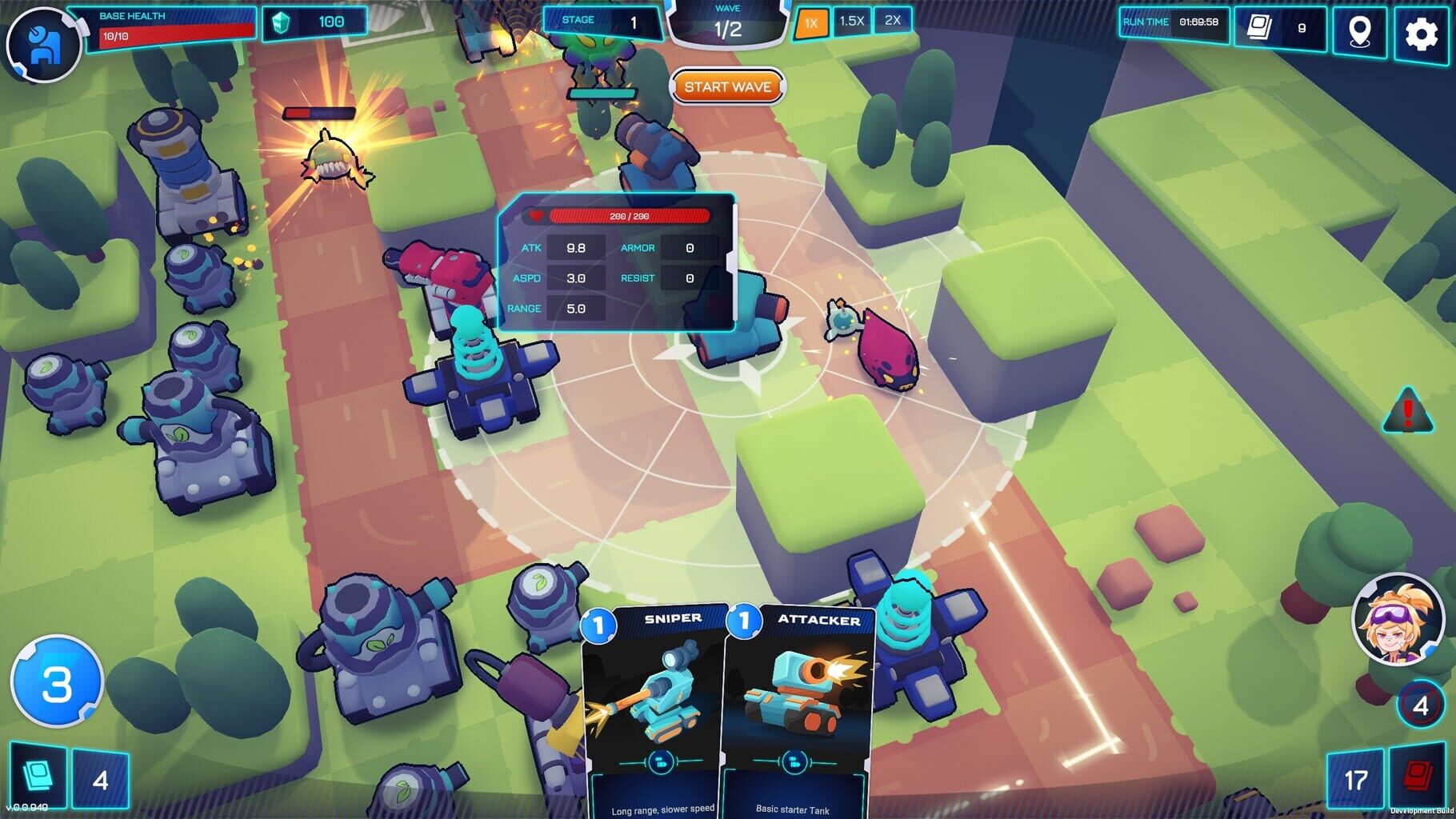Enable 1.5X game speed
Screen dimensions: 1456x819
pyautogui.click(x=852, y=22)
